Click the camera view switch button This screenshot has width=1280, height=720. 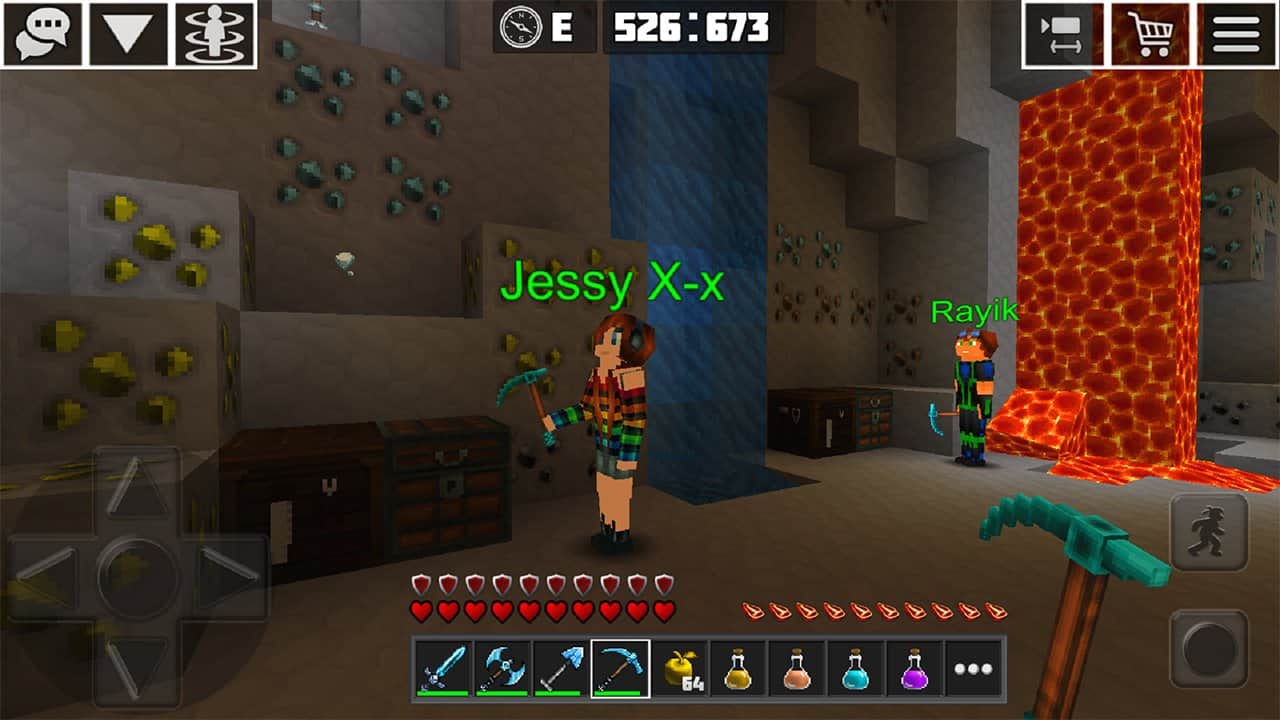pos(1062,34)
